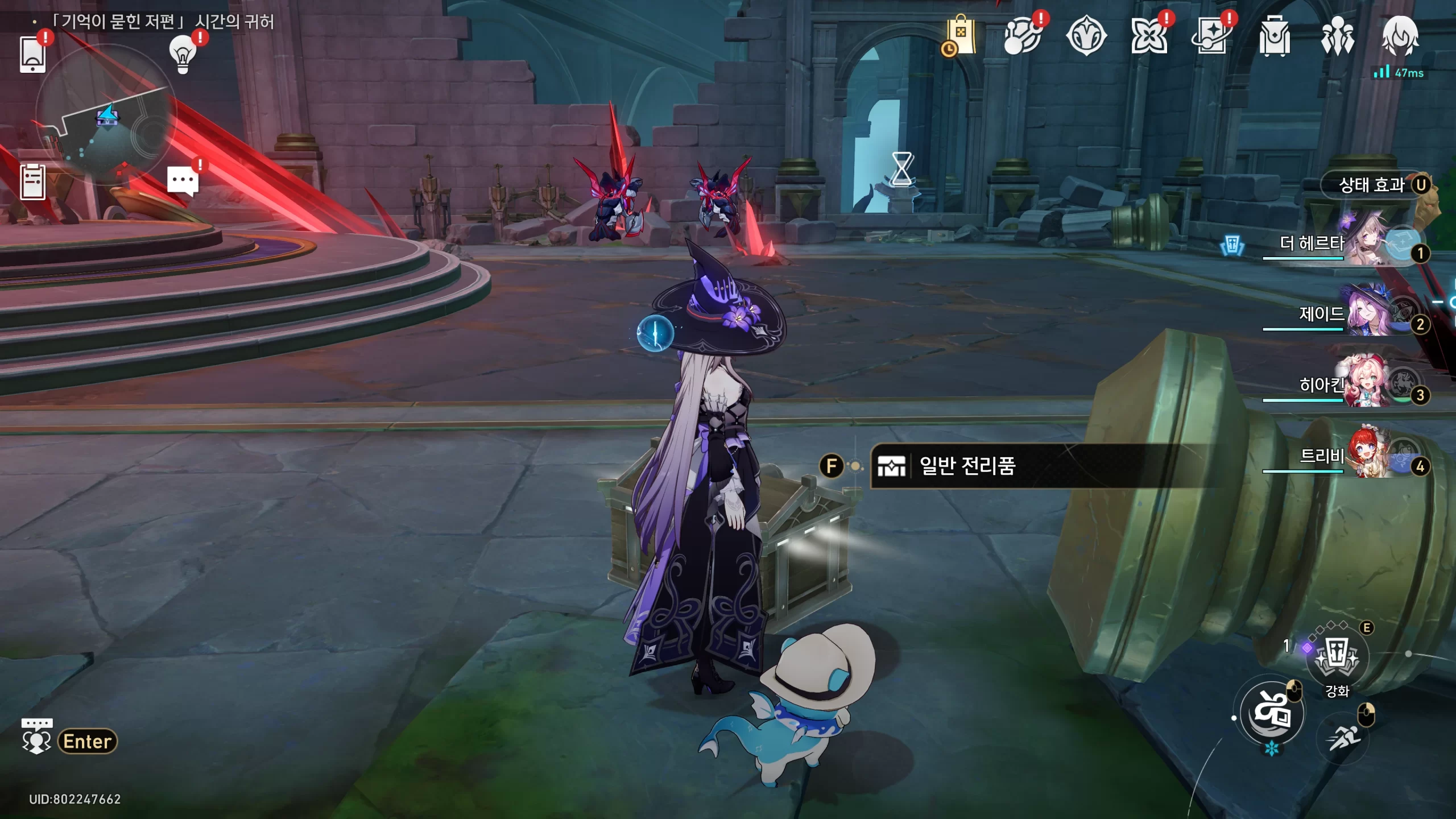Open the lightbulb tips icon

(x=183, y=55)
